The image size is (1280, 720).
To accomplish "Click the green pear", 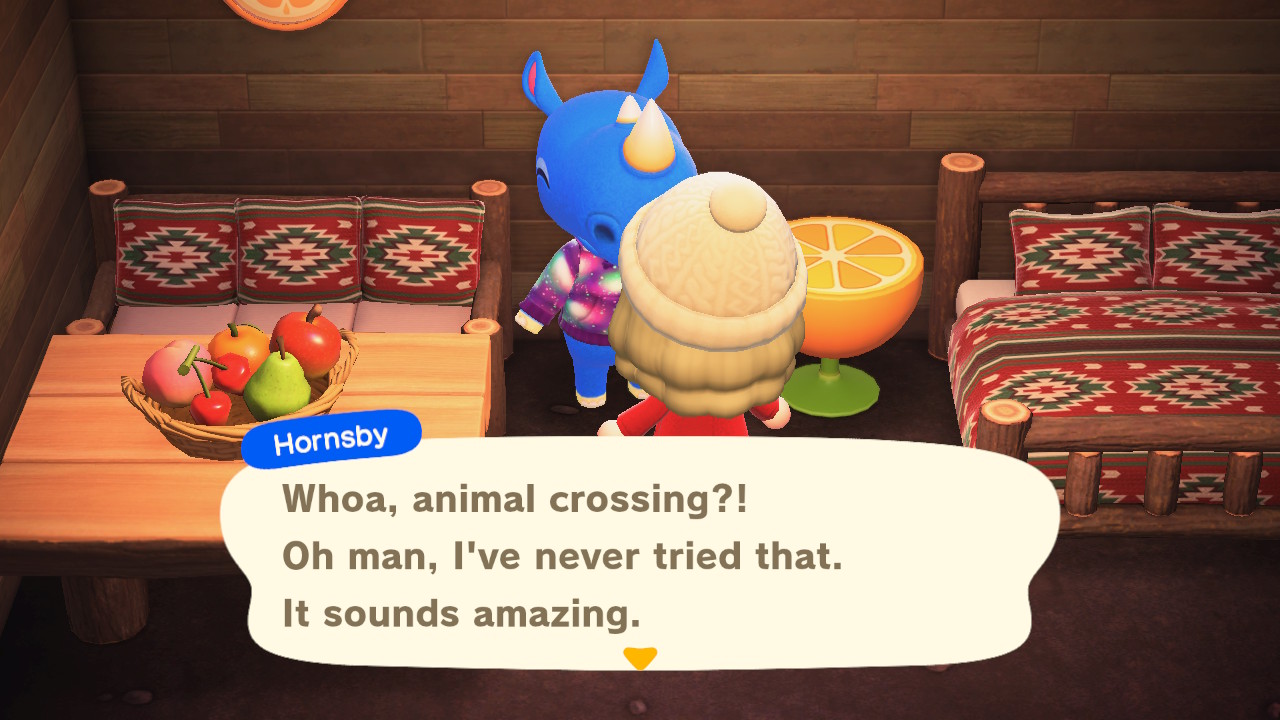I will (280, 385).
